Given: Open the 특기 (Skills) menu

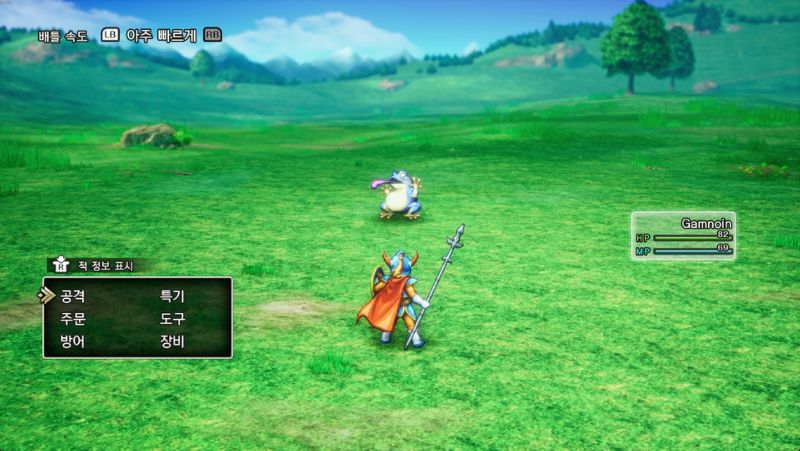Looking at the screenshot, I should coord(172,296).
